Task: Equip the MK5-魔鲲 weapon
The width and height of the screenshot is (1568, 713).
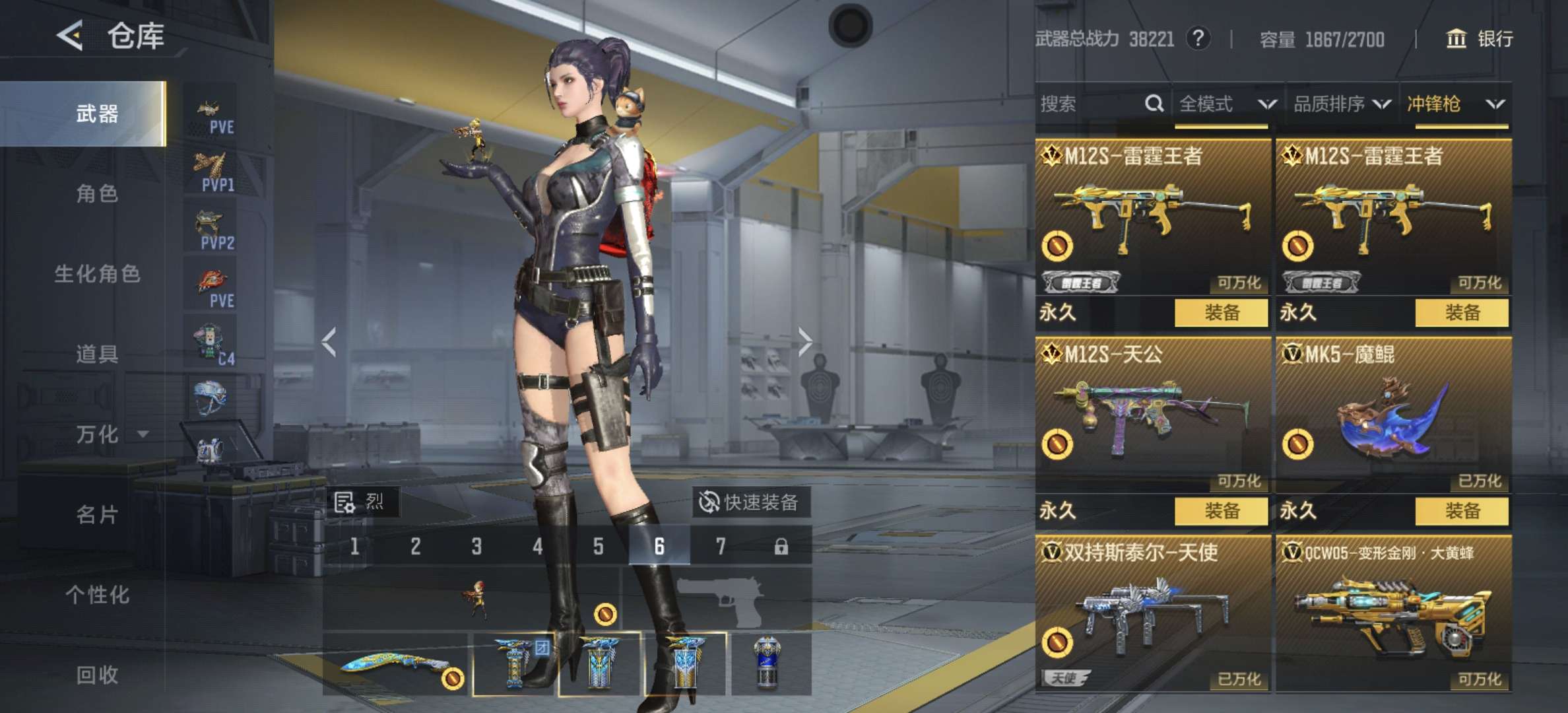Action: (1462, 510)
